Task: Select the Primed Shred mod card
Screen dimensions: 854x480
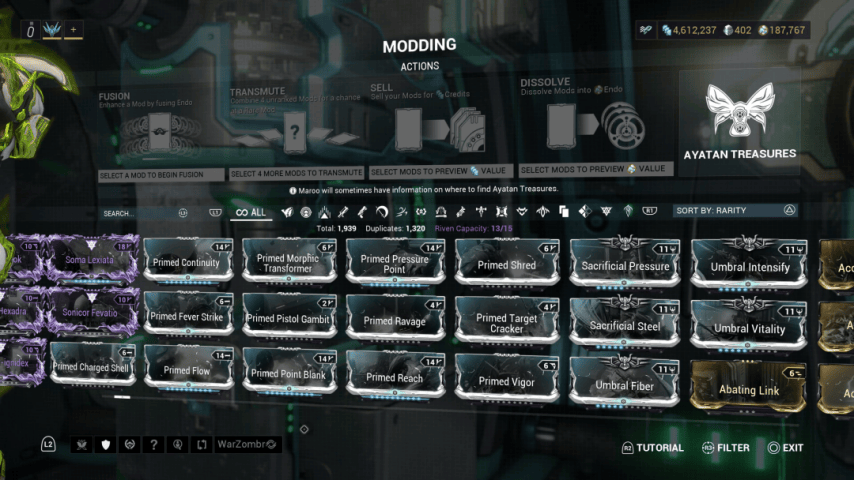Action: [507, 264]
